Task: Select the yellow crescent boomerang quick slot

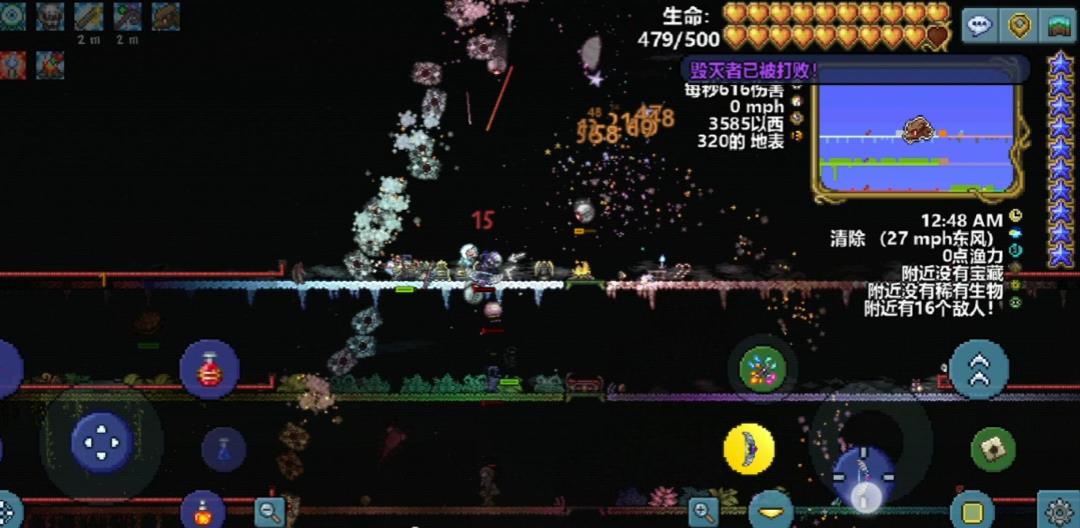Action: click(x=749, y=449)
